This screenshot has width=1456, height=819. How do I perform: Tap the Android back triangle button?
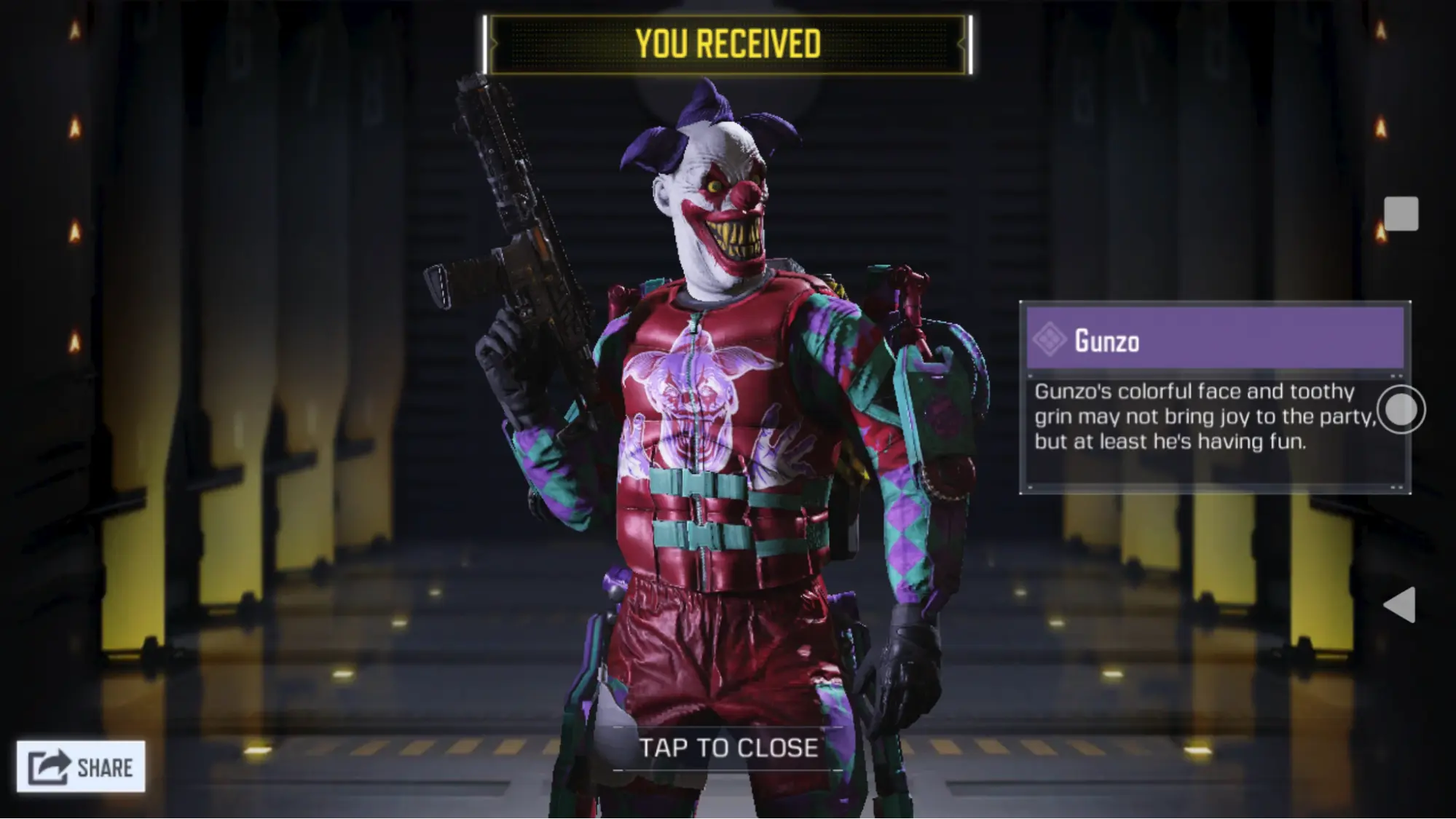click(1399, 604)
